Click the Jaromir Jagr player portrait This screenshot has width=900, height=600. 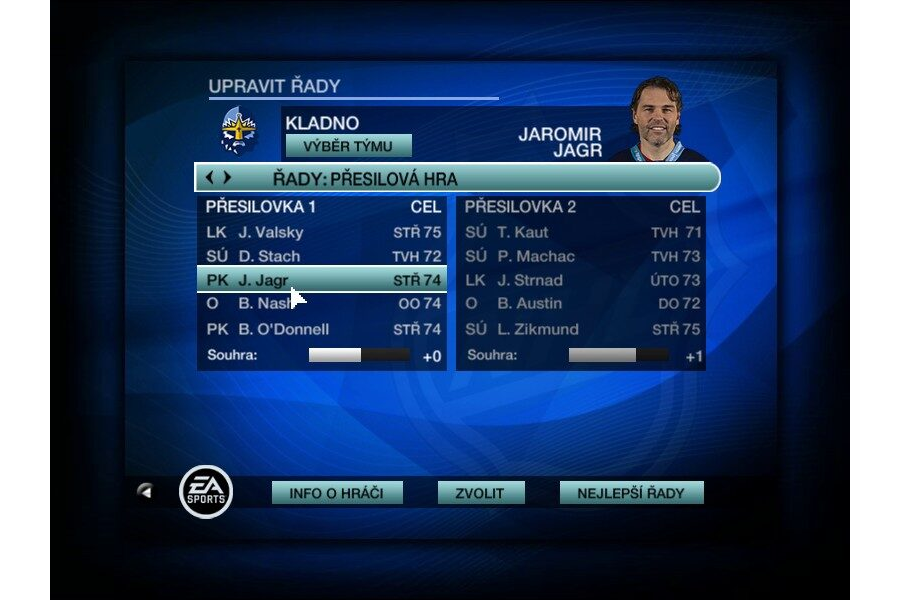pos(657,118)
